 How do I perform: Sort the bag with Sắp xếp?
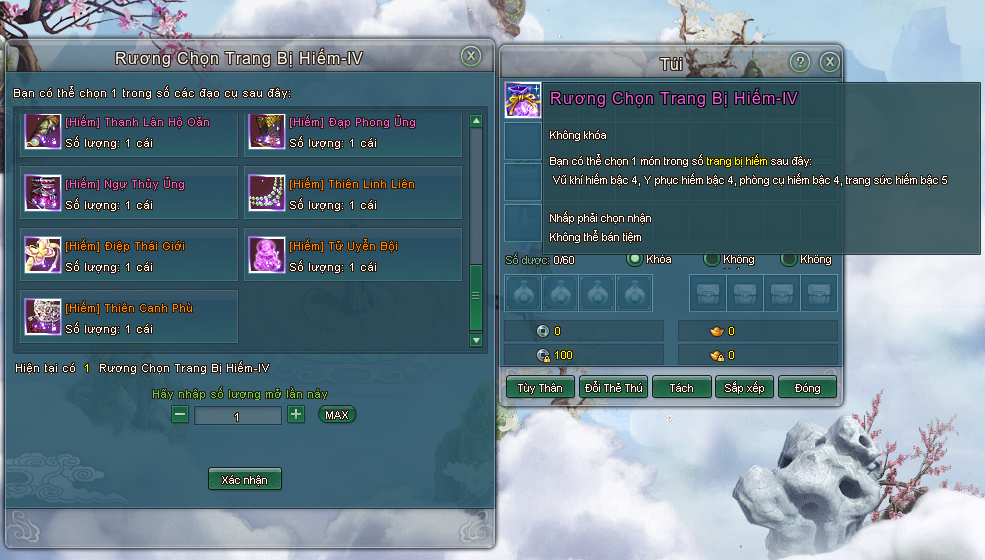coord(744,388)
